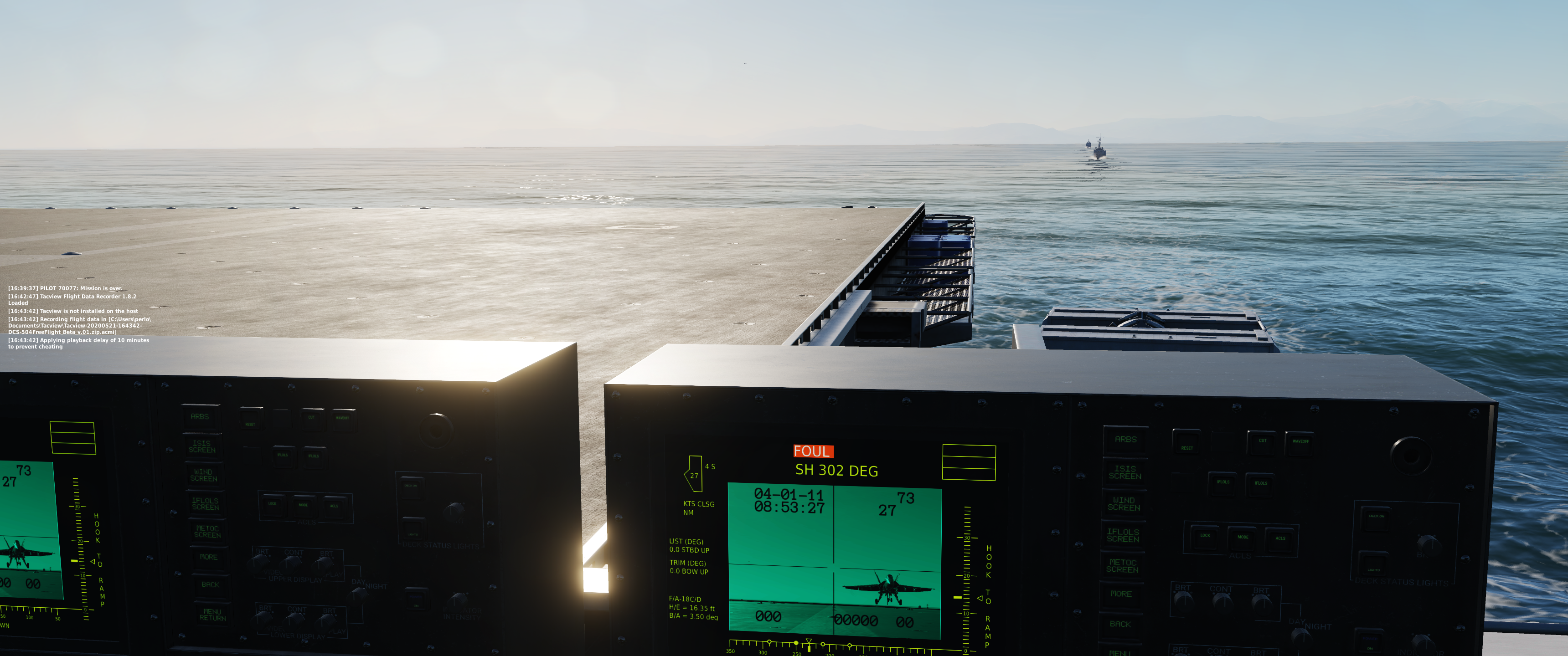Select MENU RETURN on the left console
This screenshot has width=1568, height=656.
point(212,615)
